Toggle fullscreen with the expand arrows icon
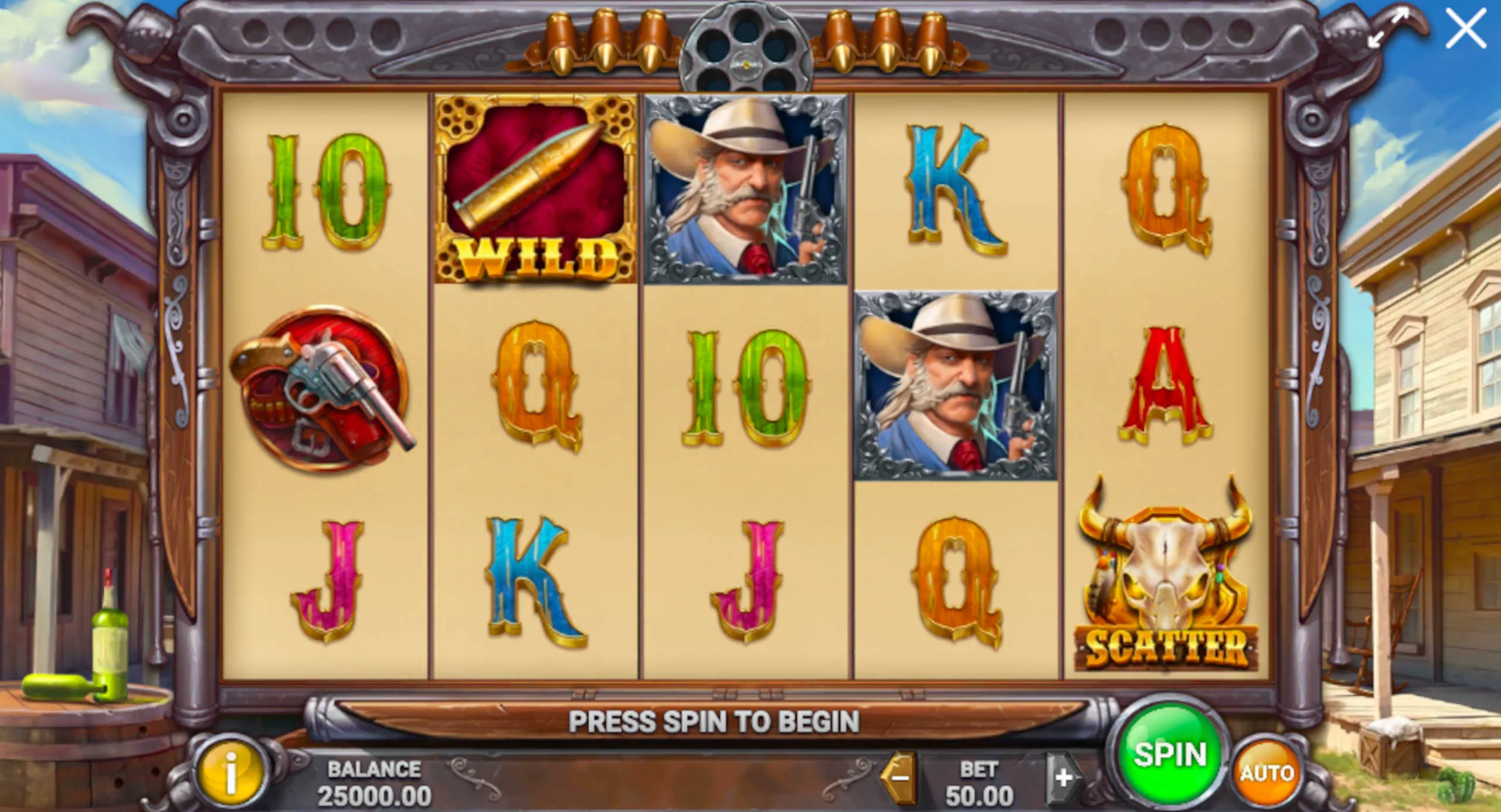Viewport: 1501px width, 812px height. [x=1388, y=28]
